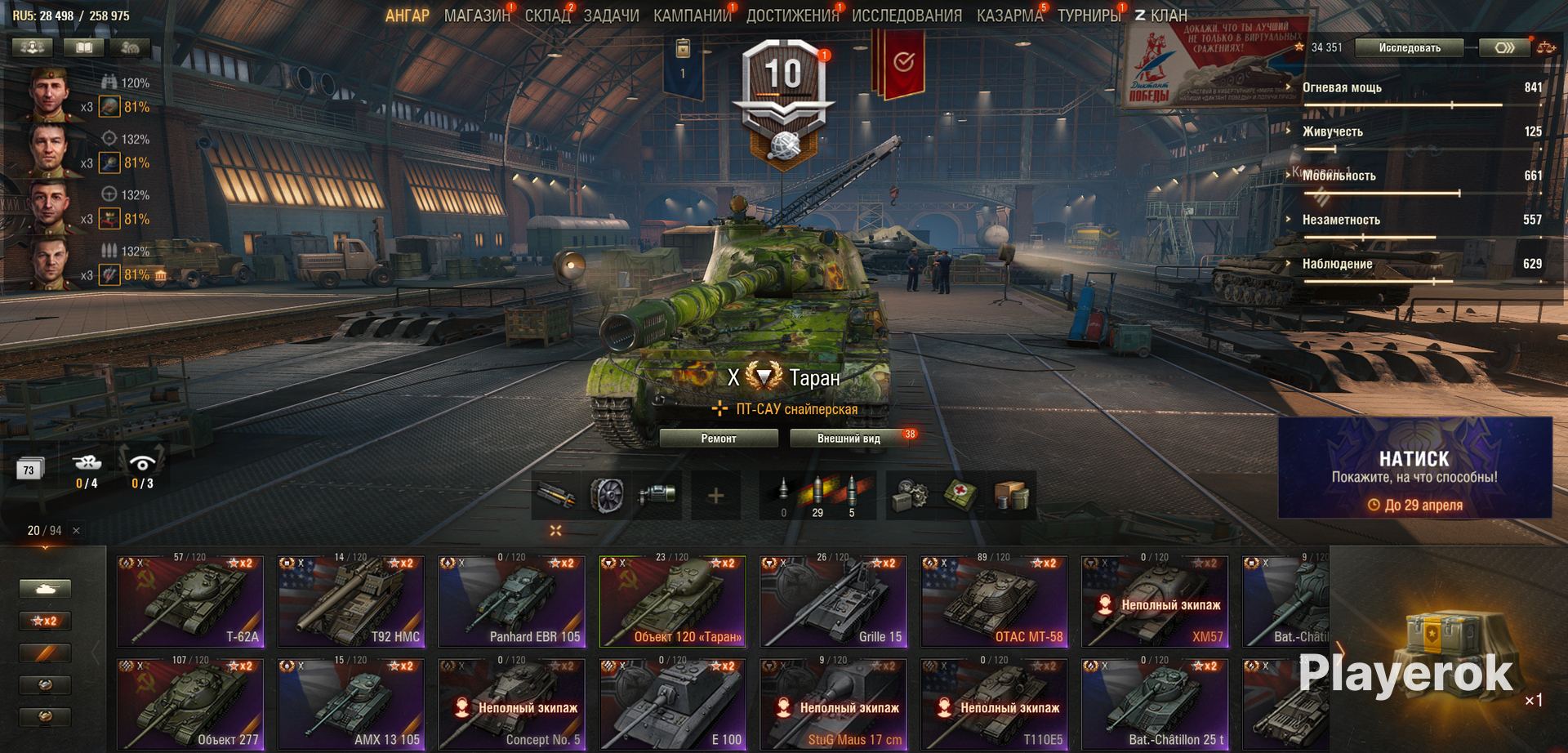Screen dimensions: 1568x753
Task: Open the ДОСТИЖЕНИЯ achievements tab
Action: [792, 16]
